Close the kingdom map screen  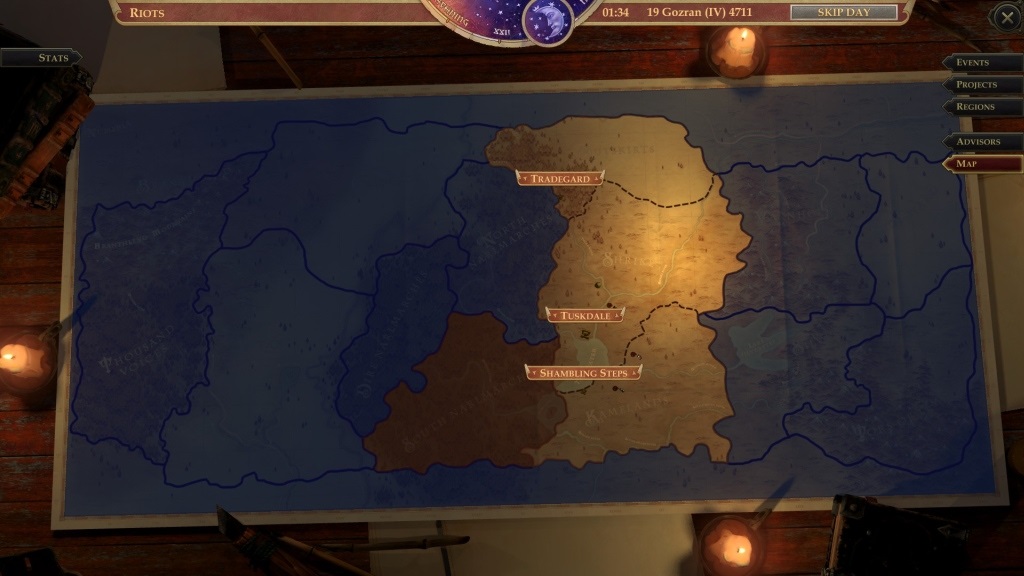tap(1006, 16)
